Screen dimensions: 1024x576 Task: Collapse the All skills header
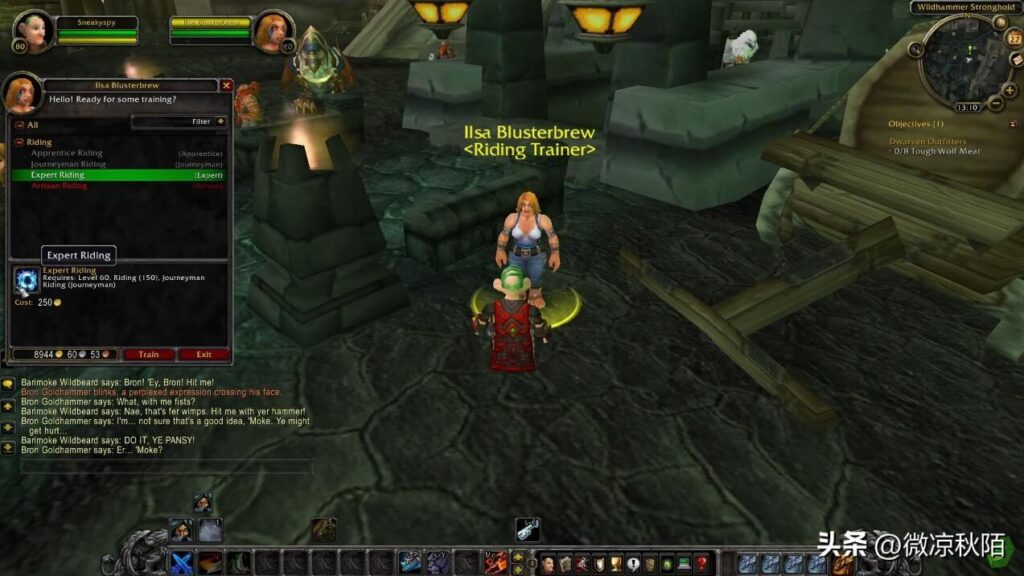(x=18, y=125)
